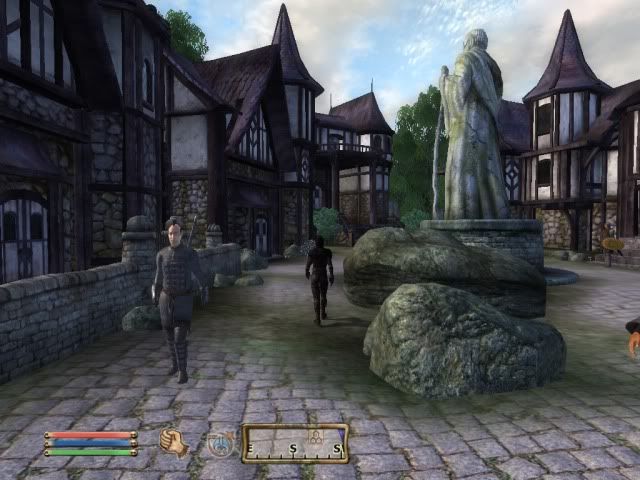Select the compass location marker
This screenshot has width=640, height=480.
(315, 438)
